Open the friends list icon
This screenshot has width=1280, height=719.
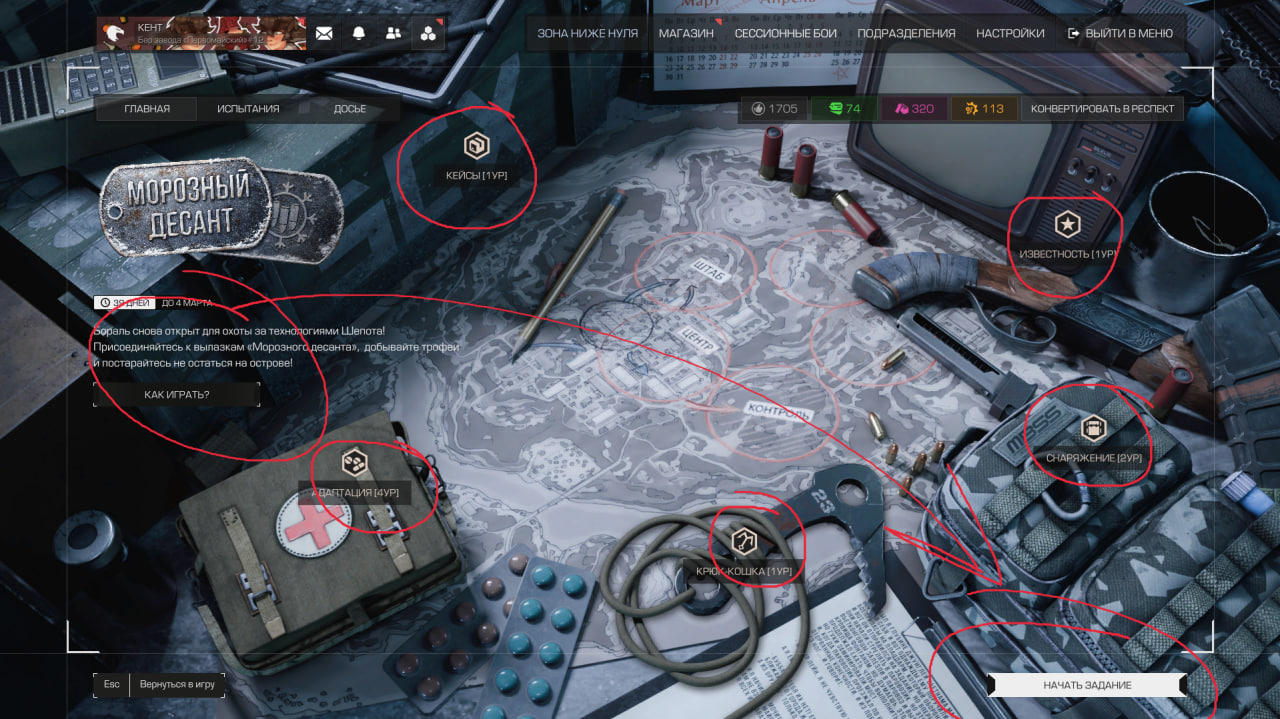pyautogui.click(x=393, y=33)
